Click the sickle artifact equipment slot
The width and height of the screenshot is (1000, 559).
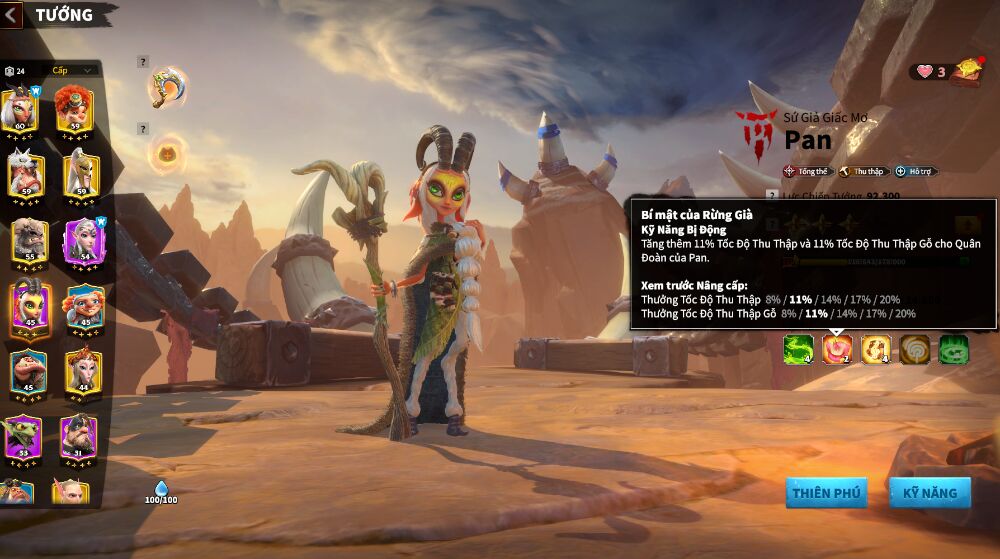166,87
